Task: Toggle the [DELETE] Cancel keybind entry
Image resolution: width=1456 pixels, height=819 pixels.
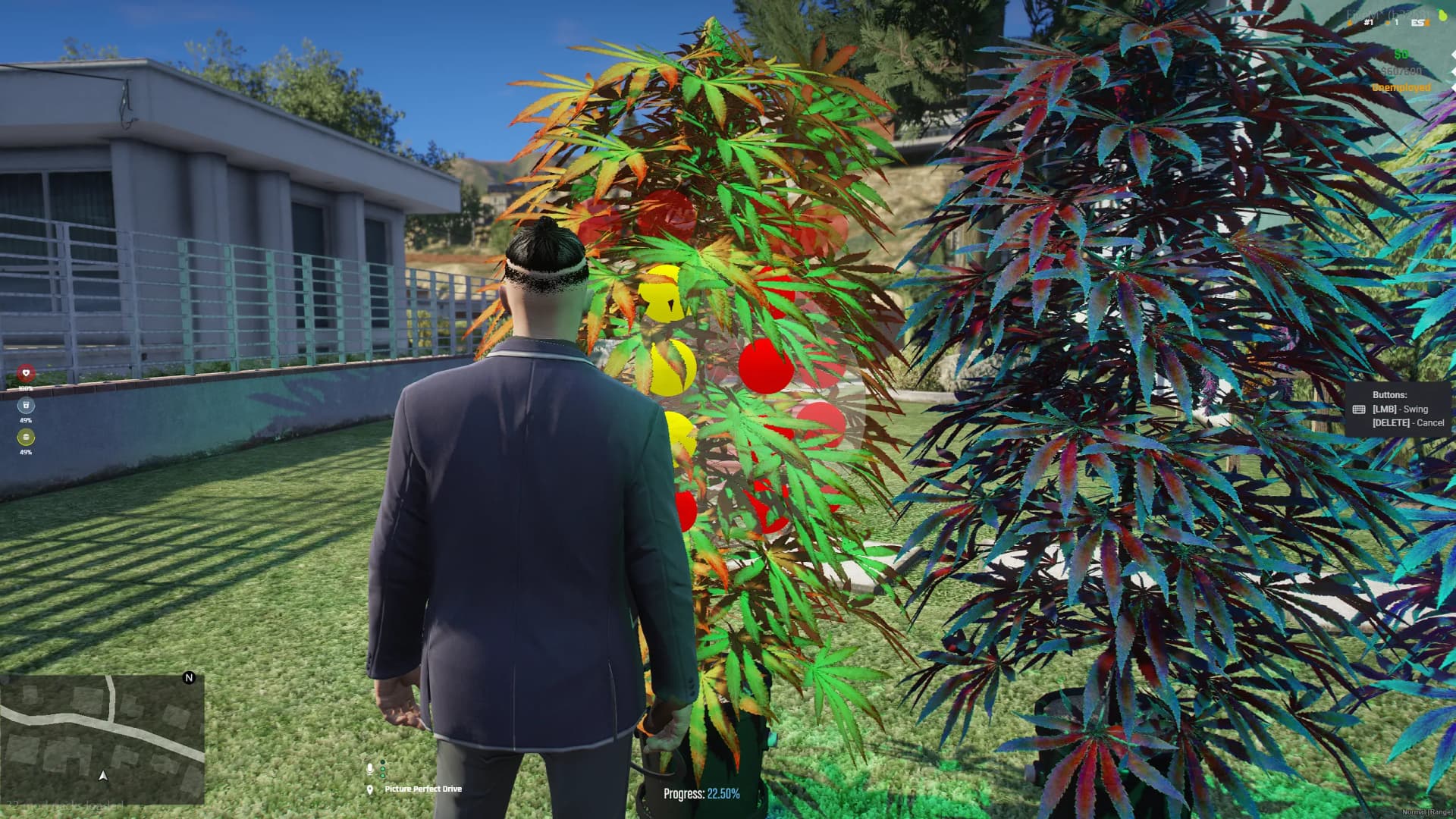Action: pyautogui.click(x=1407, y=422)
